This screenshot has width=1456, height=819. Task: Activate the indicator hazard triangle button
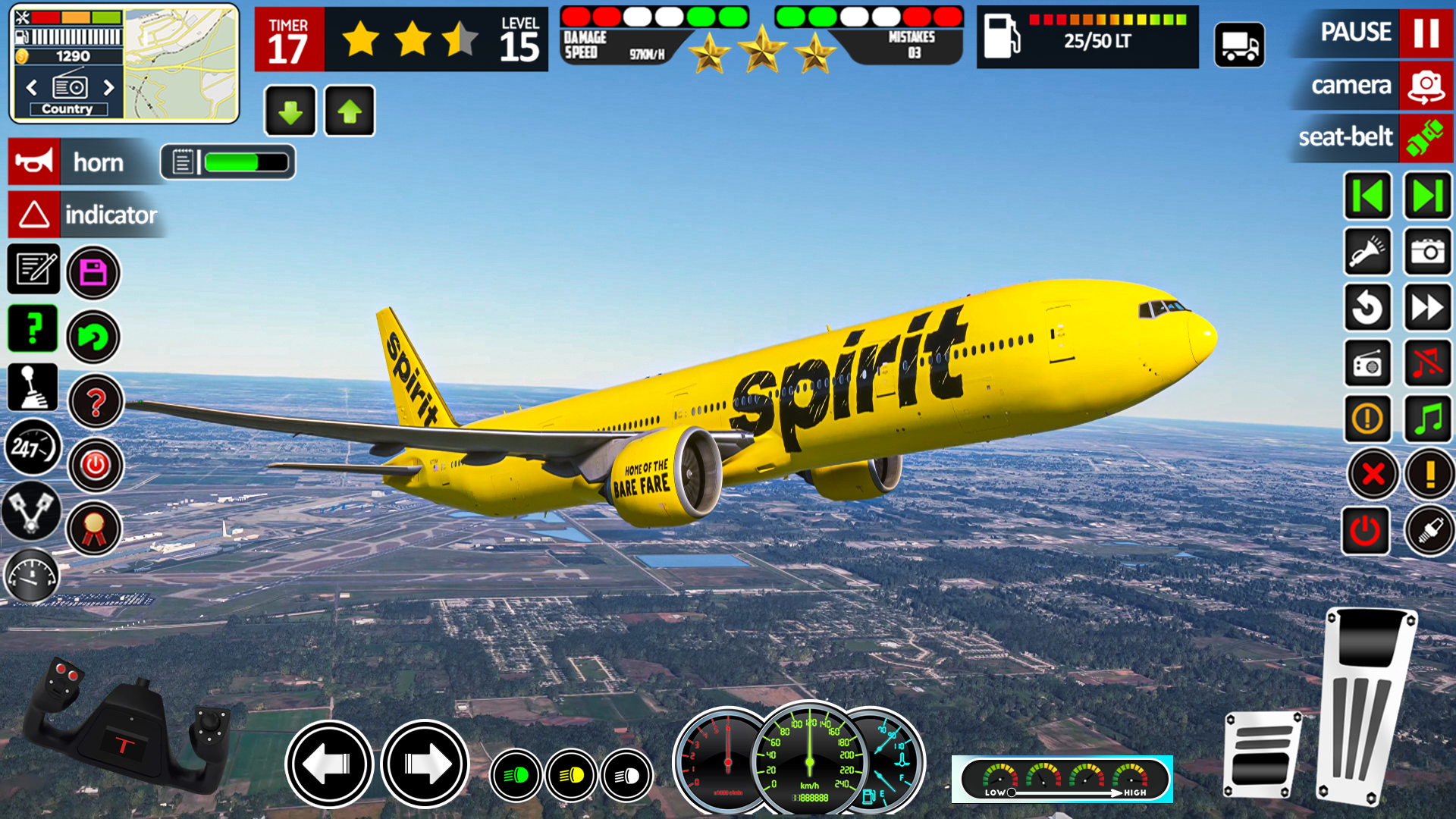click(34, 215)
